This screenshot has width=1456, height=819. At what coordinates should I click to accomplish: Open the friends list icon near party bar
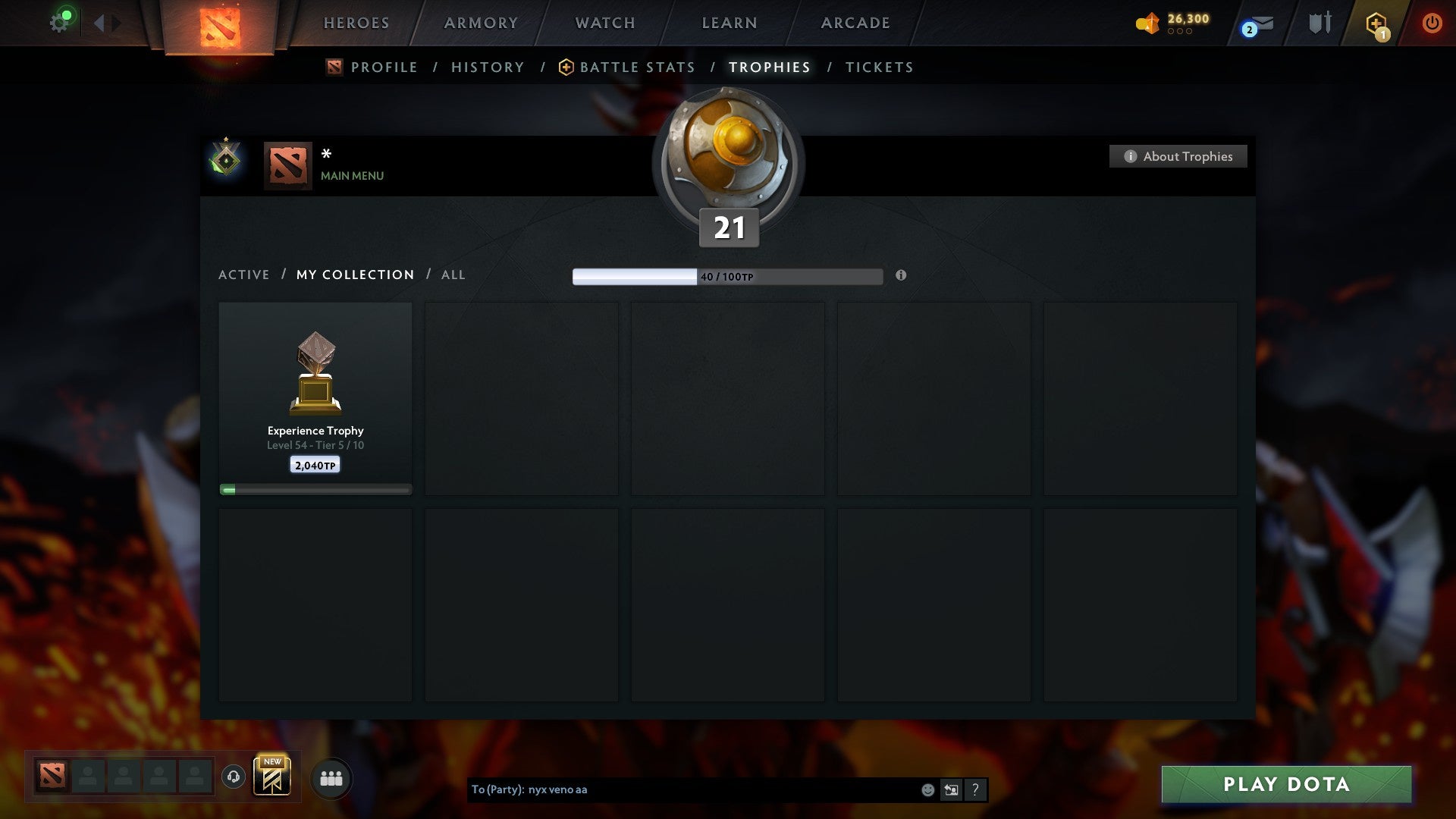click(331, 777)
